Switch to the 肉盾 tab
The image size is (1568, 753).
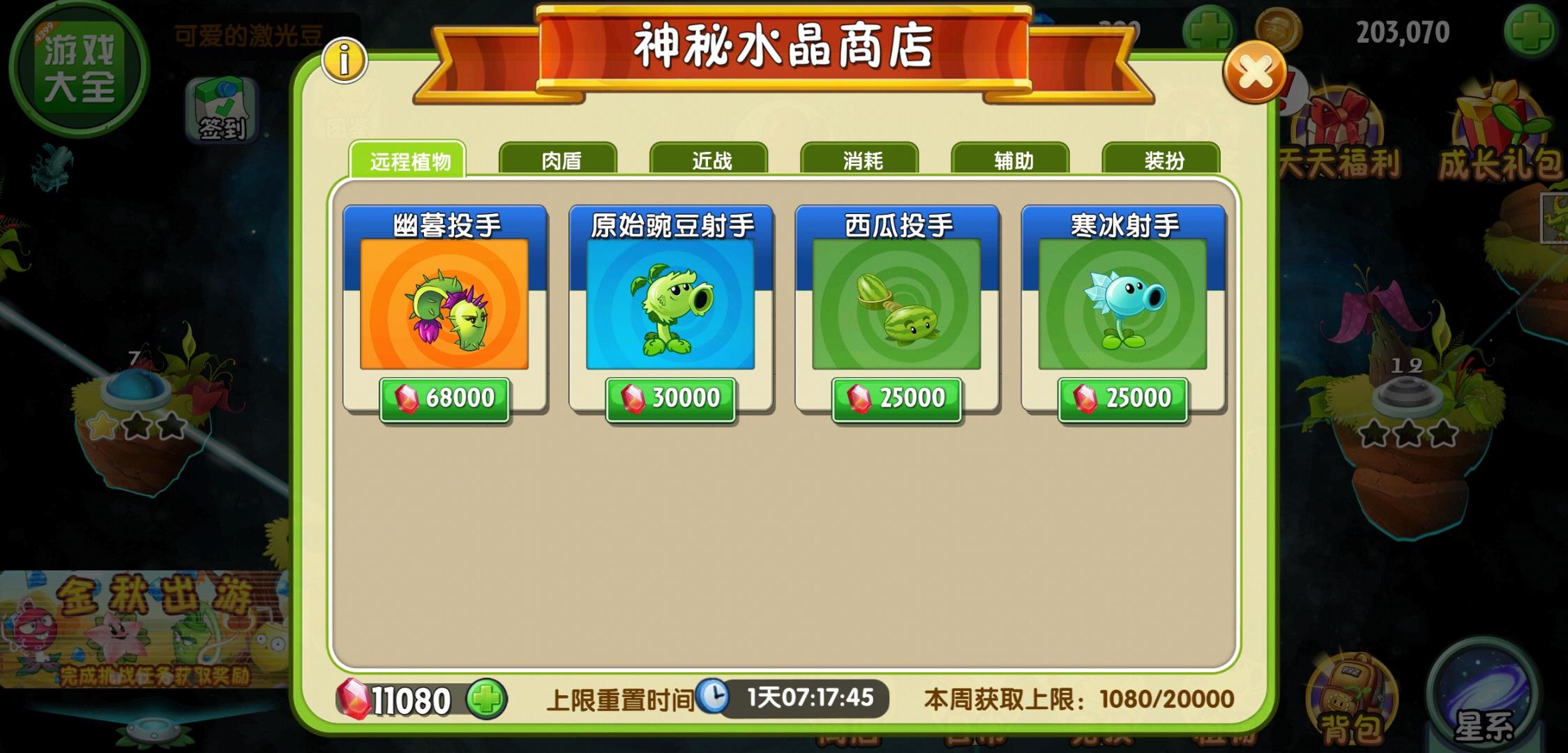point(562,160)
